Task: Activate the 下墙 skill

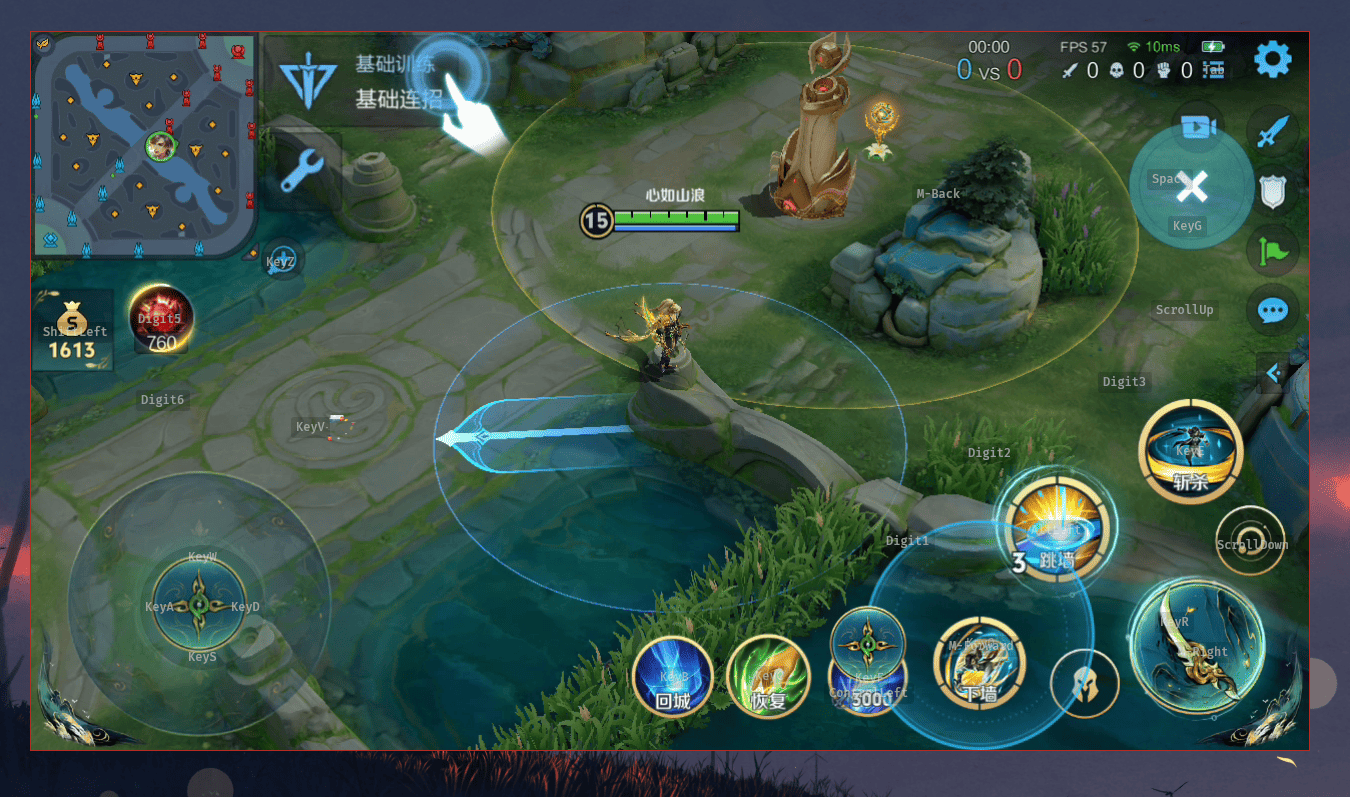Action: click(979, 661)
